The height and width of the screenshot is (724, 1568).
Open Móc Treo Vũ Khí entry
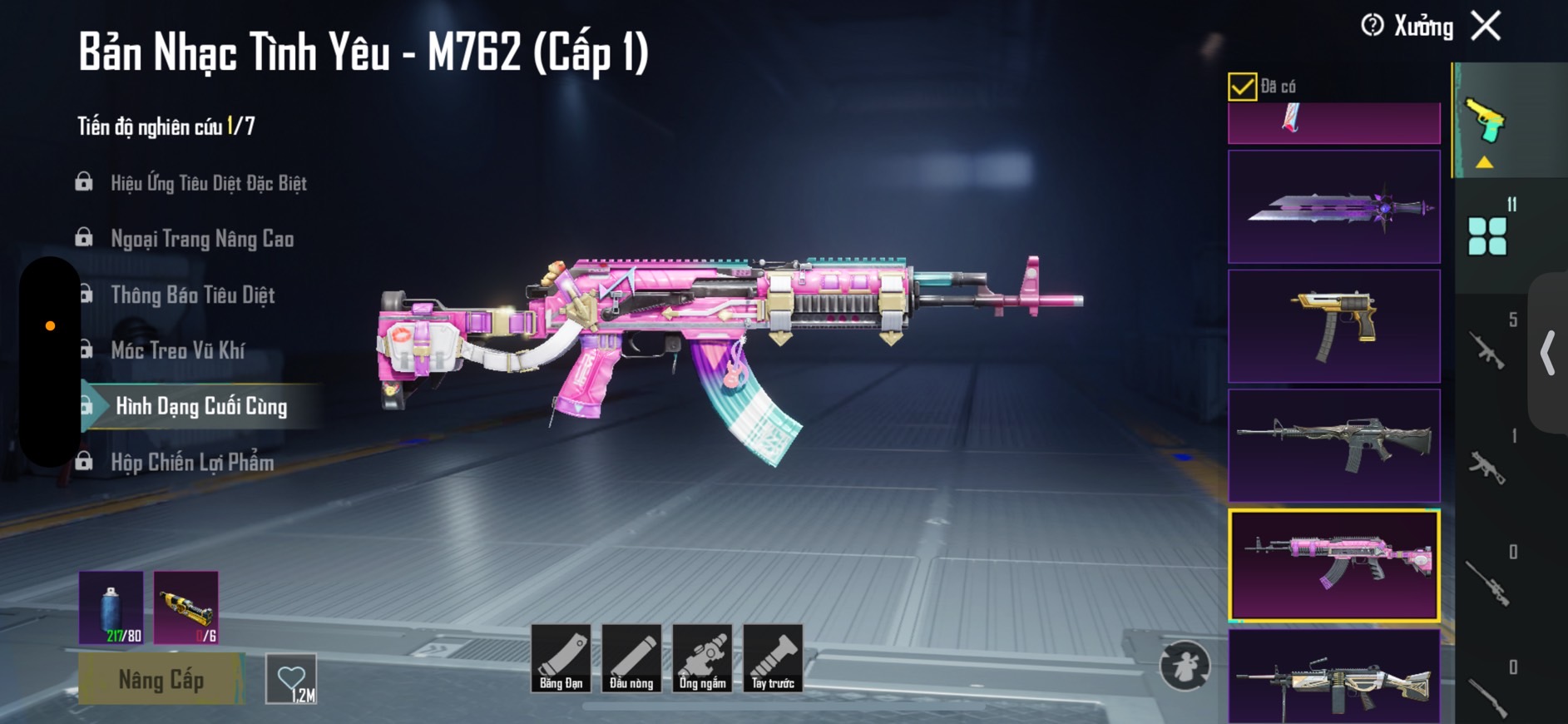(177, 350)
